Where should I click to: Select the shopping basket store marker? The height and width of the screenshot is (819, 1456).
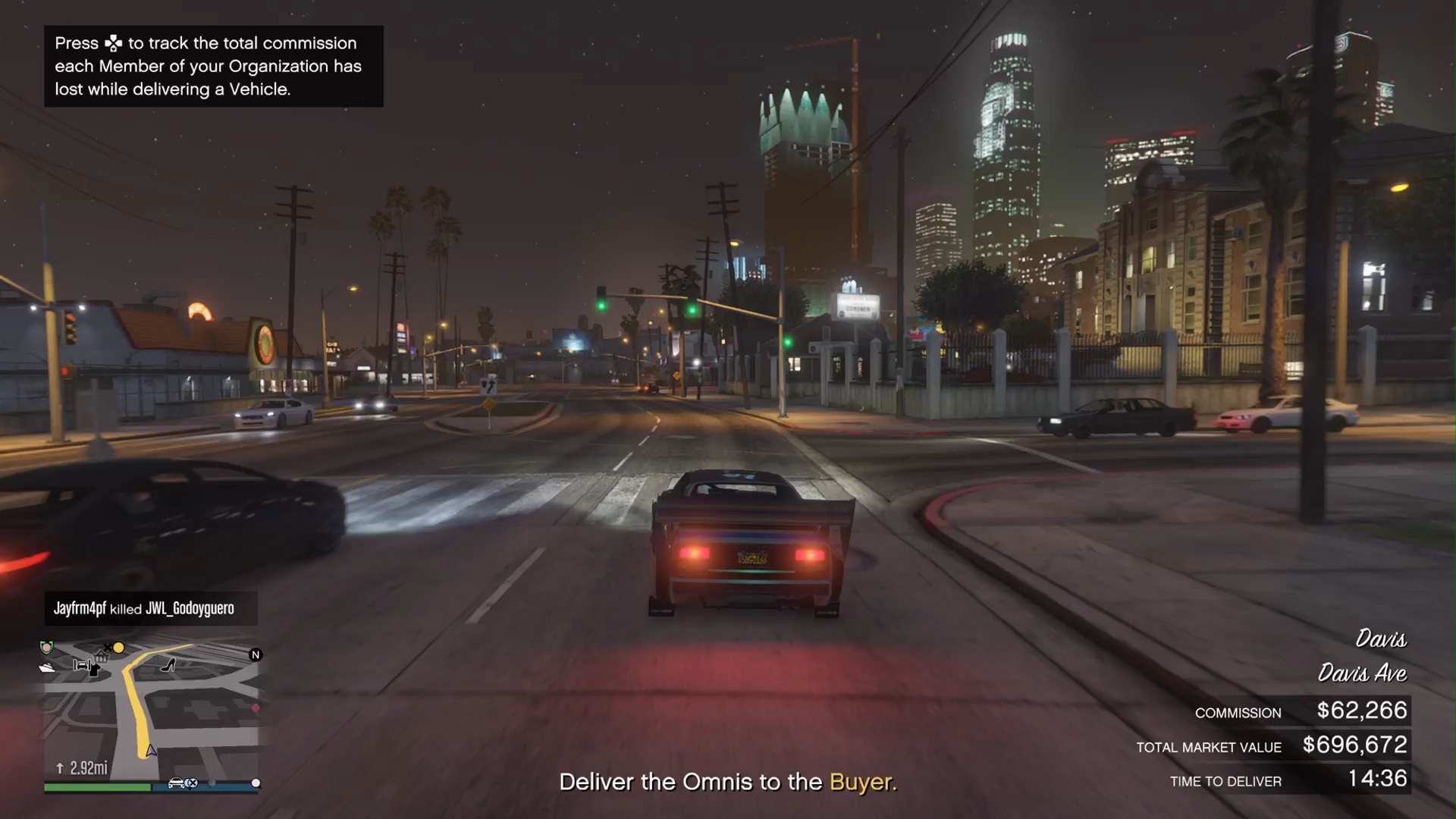click(x=101, y=657)
